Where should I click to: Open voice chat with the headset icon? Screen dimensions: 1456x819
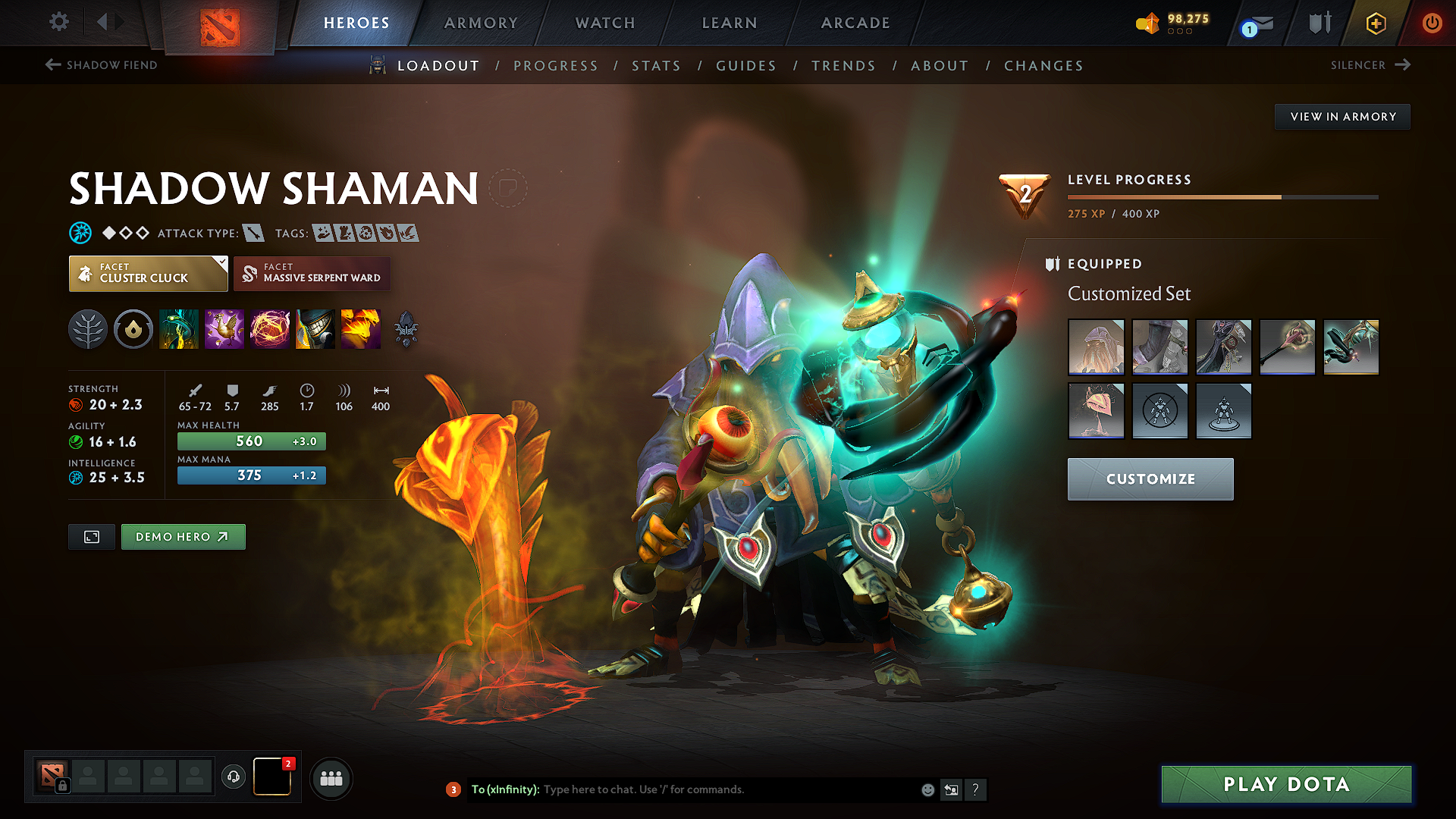click(233, 777)
